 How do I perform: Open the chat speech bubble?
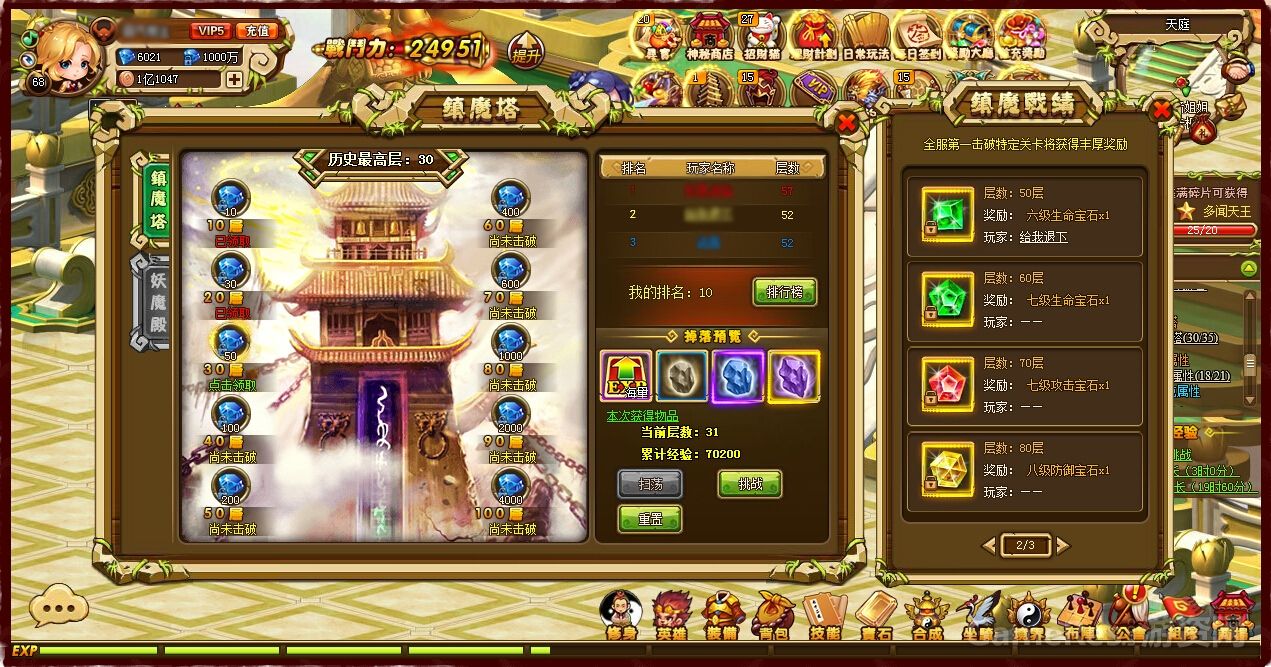(x=58, y=605)
